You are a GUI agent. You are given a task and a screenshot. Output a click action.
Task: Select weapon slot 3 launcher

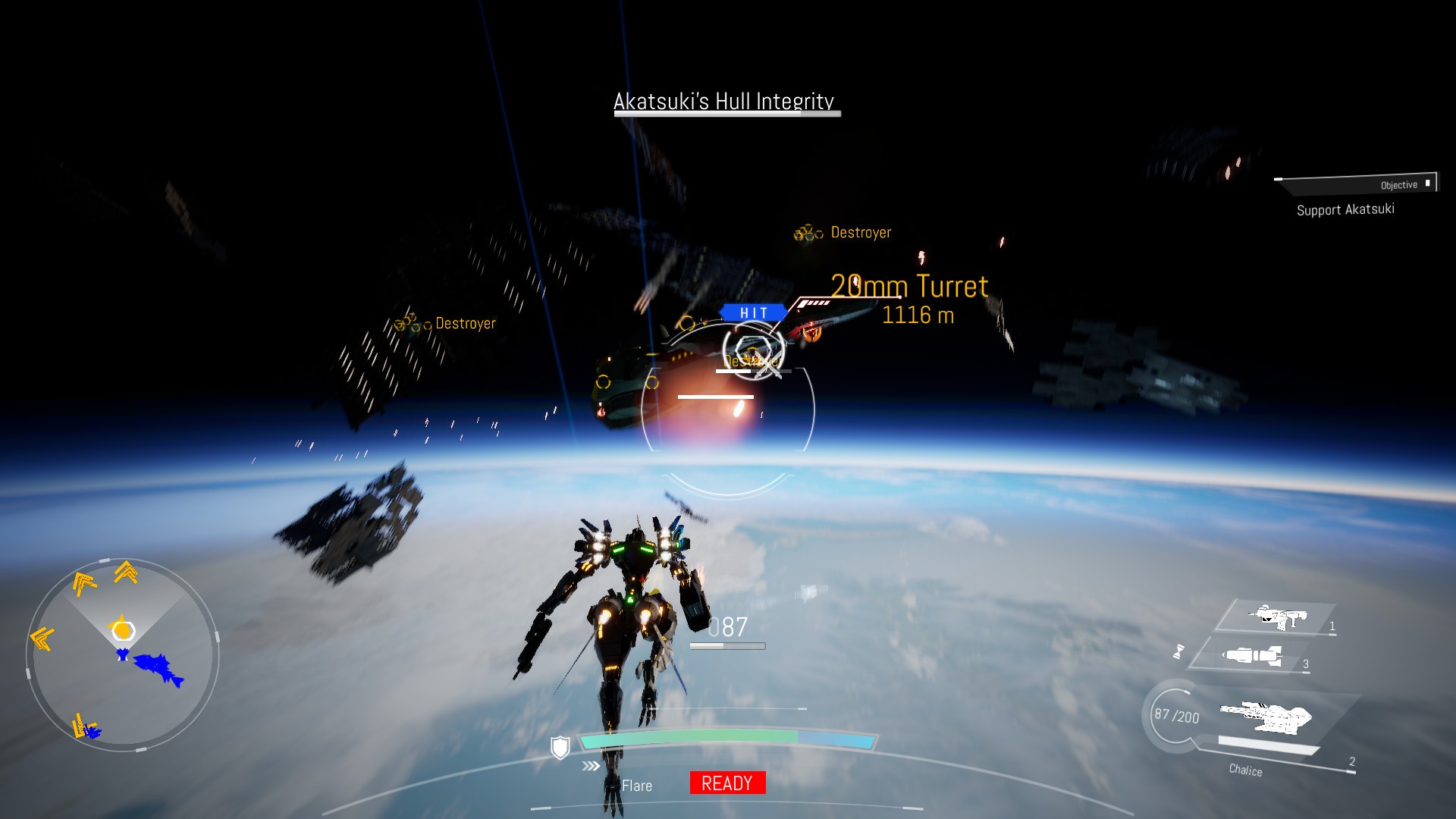[x=1253, y=655]
